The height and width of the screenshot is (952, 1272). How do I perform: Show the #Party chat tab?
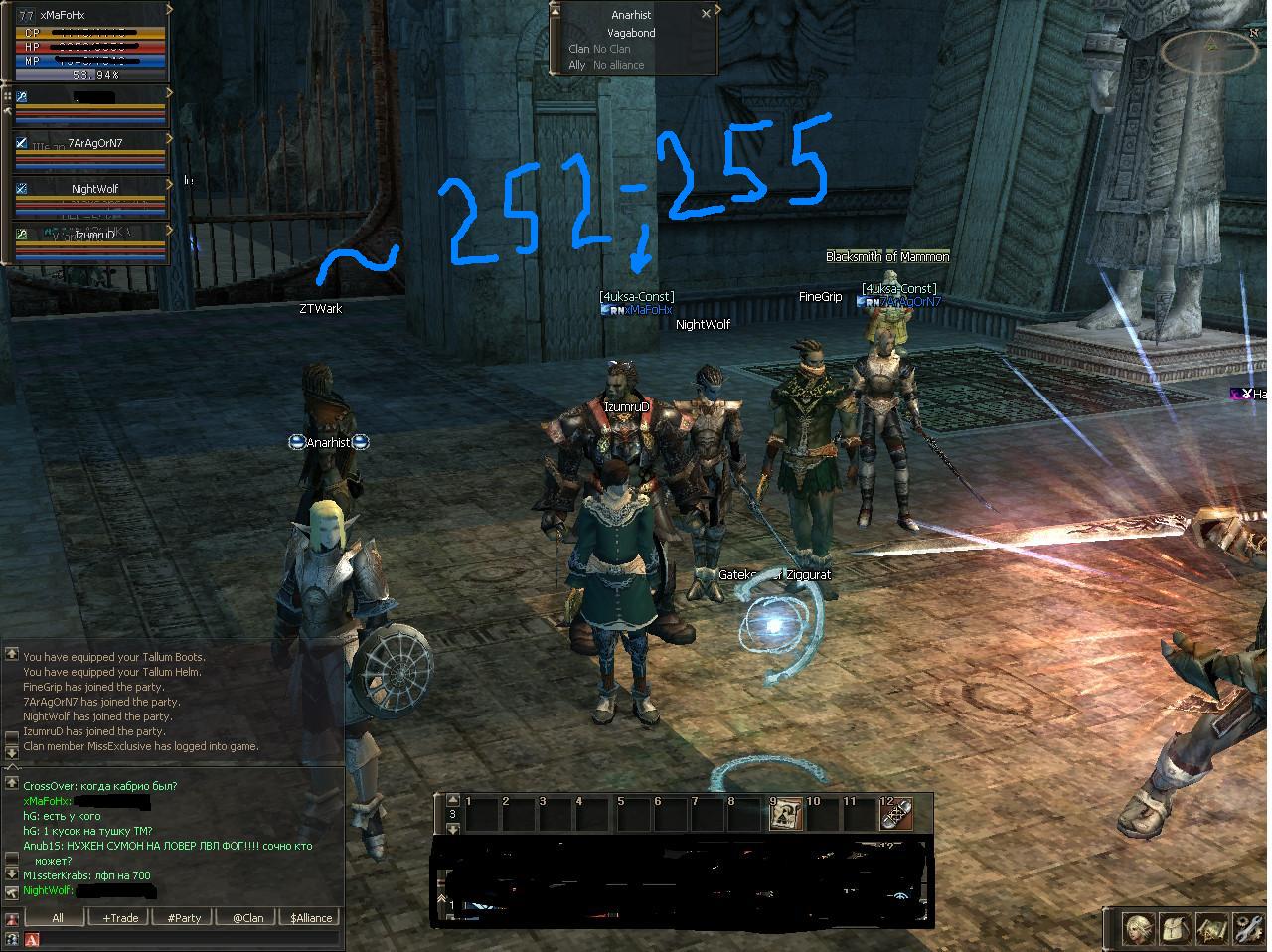click(x=184, y=918)
